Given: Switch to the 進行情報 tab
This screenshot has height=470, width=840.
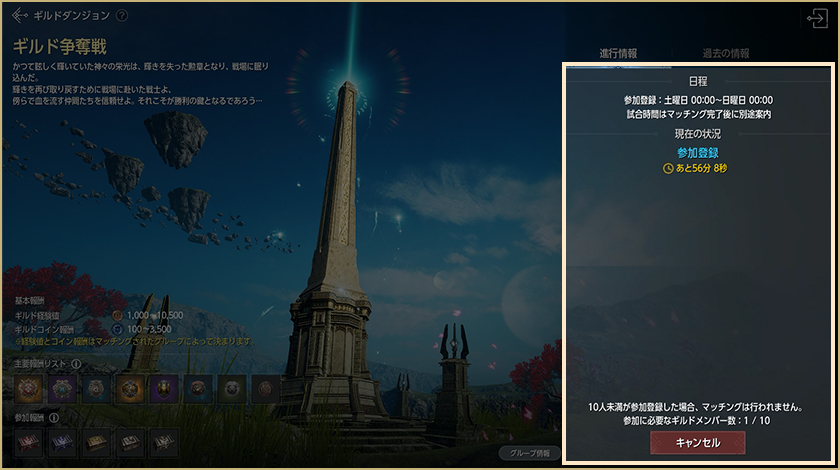Looking at the screenshot, I should pos(618,53).
